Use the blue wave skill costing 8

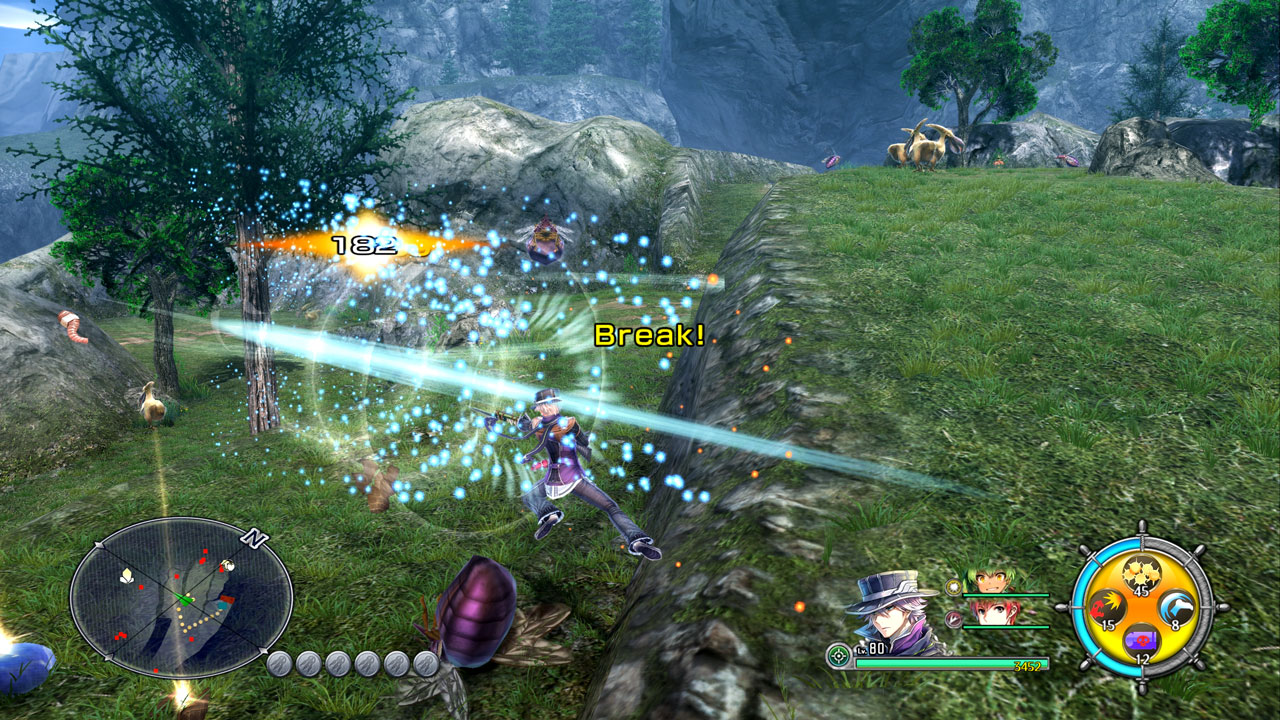point(1176,607)
